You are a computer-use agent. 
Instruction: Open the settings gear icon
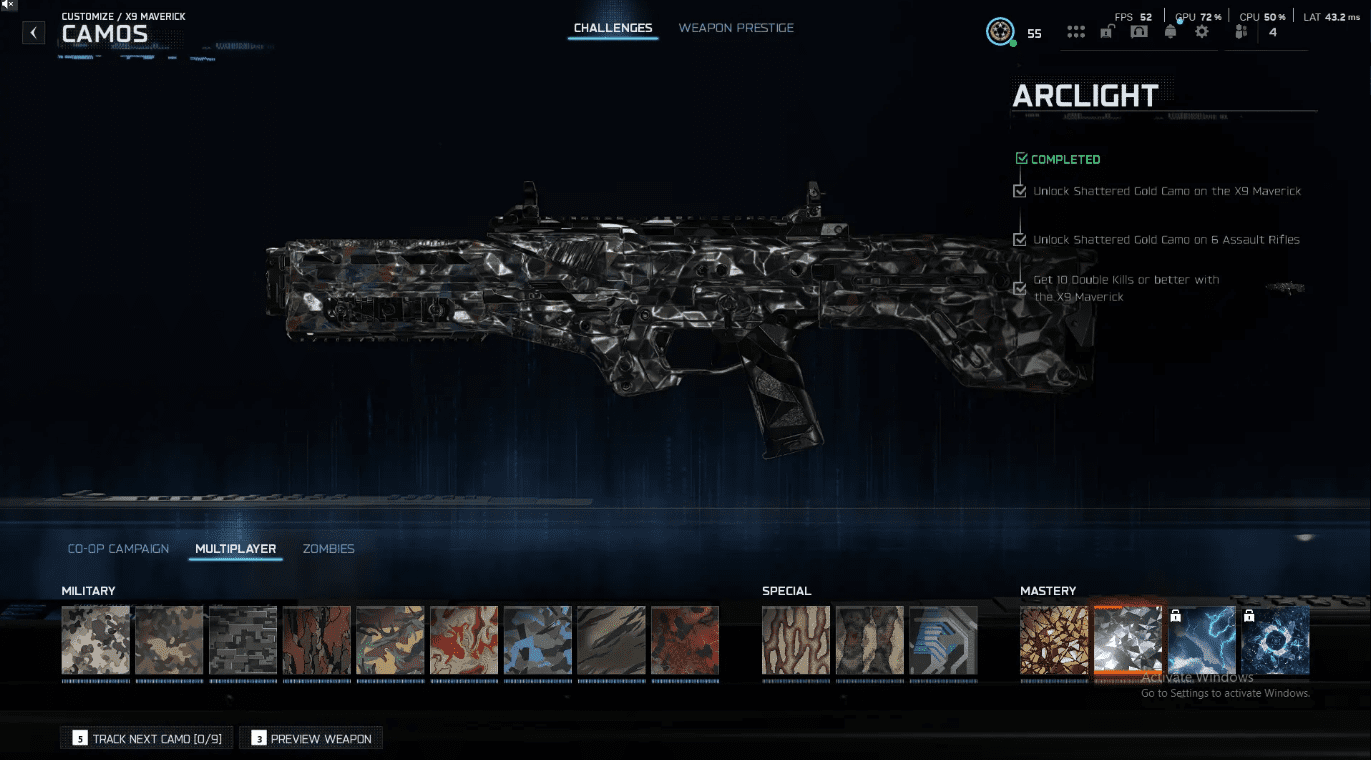point(1202,32)
